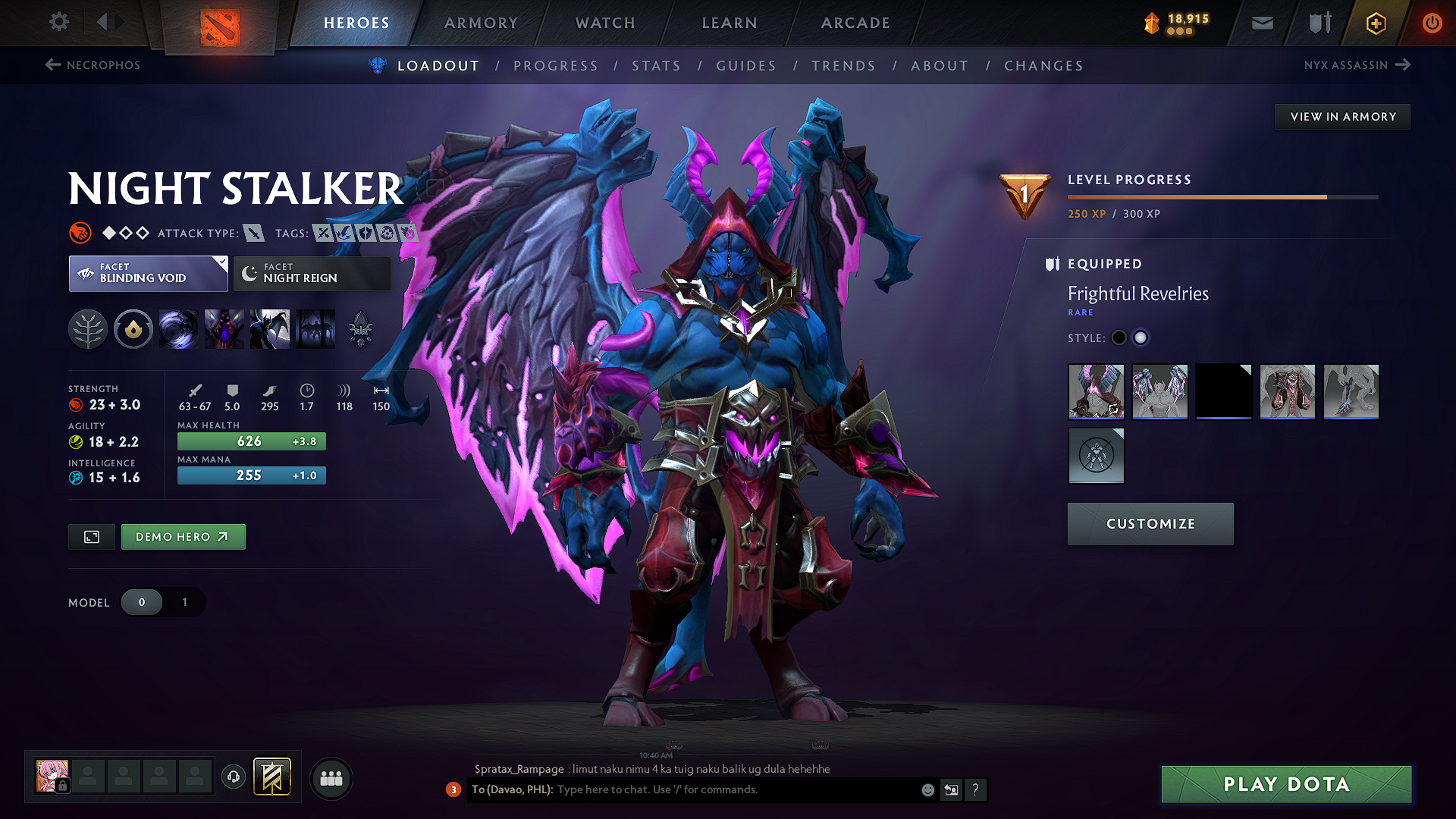
Task: Select the Dark Ascension ability icon
Action: (x=270, y=329)
